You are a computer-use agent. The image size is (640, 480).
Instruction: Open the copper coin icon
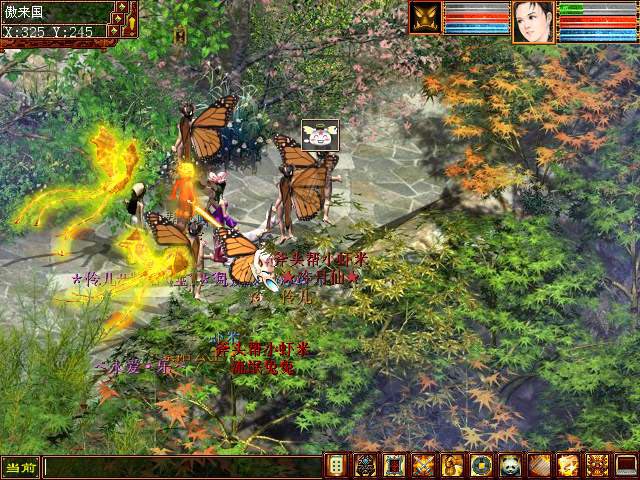[x=481, y=466]
